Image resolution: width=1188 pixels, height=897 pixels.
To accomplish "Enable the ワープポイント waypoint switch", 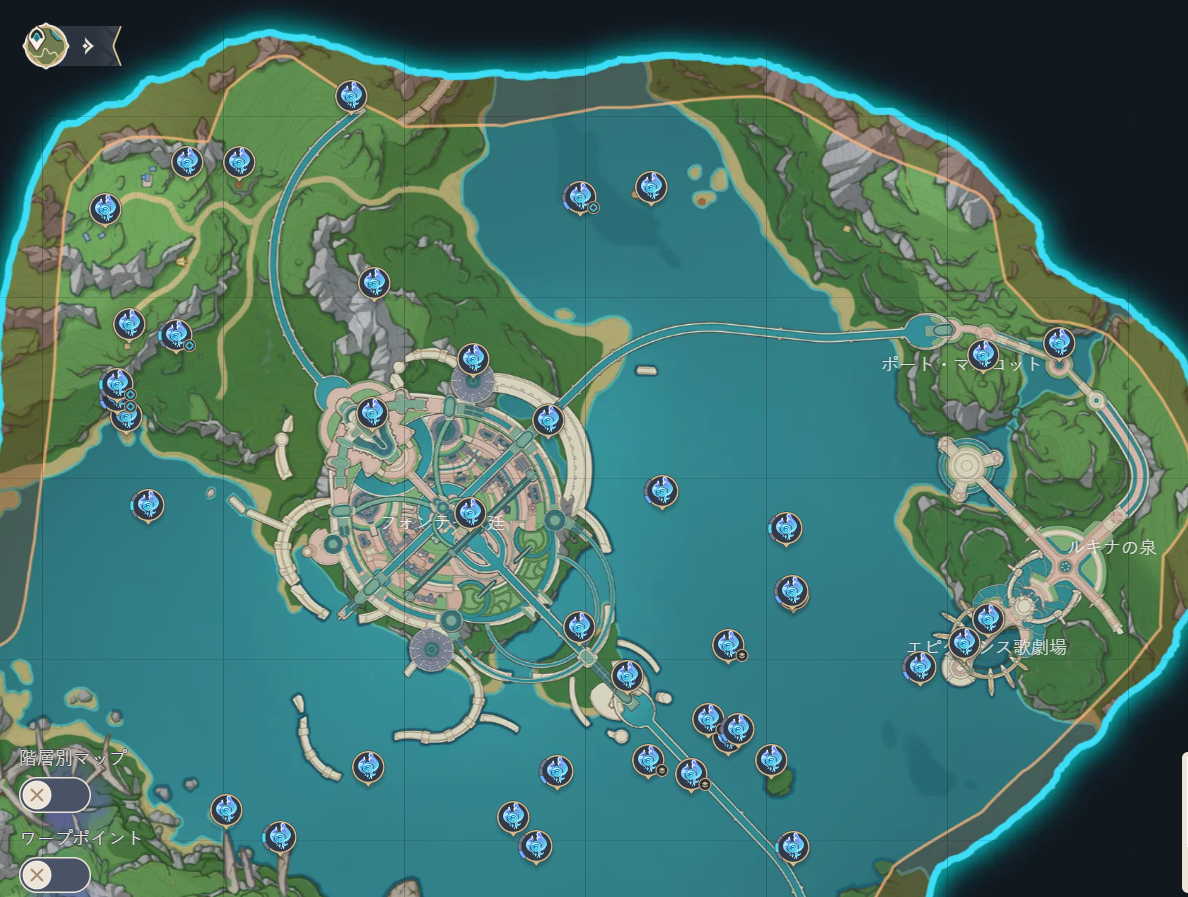I will [x=55, y=875].
